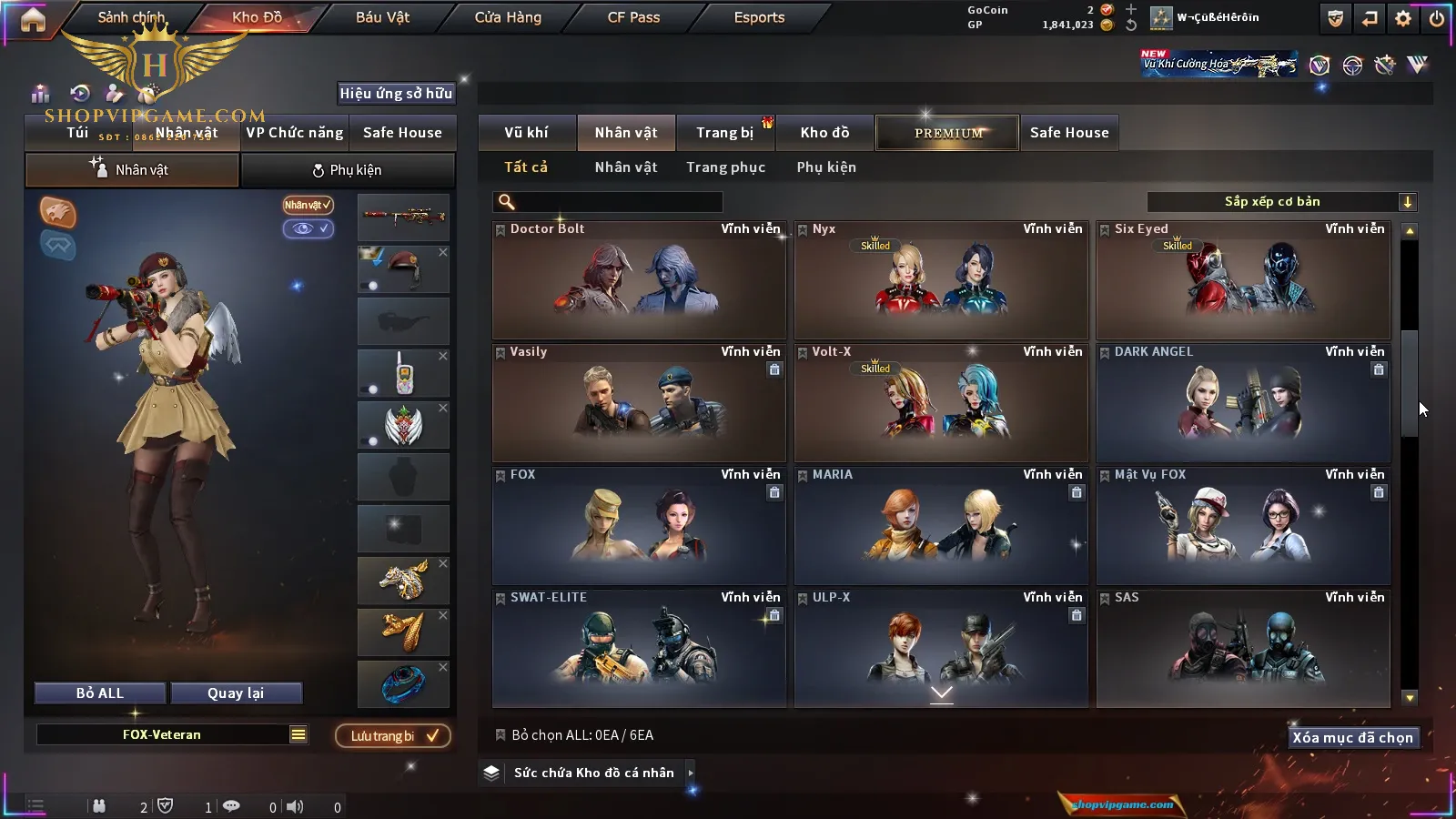The image size is (1456, 819).
Task: Click the Bỏ ALL button
Action: pos(100,693)
